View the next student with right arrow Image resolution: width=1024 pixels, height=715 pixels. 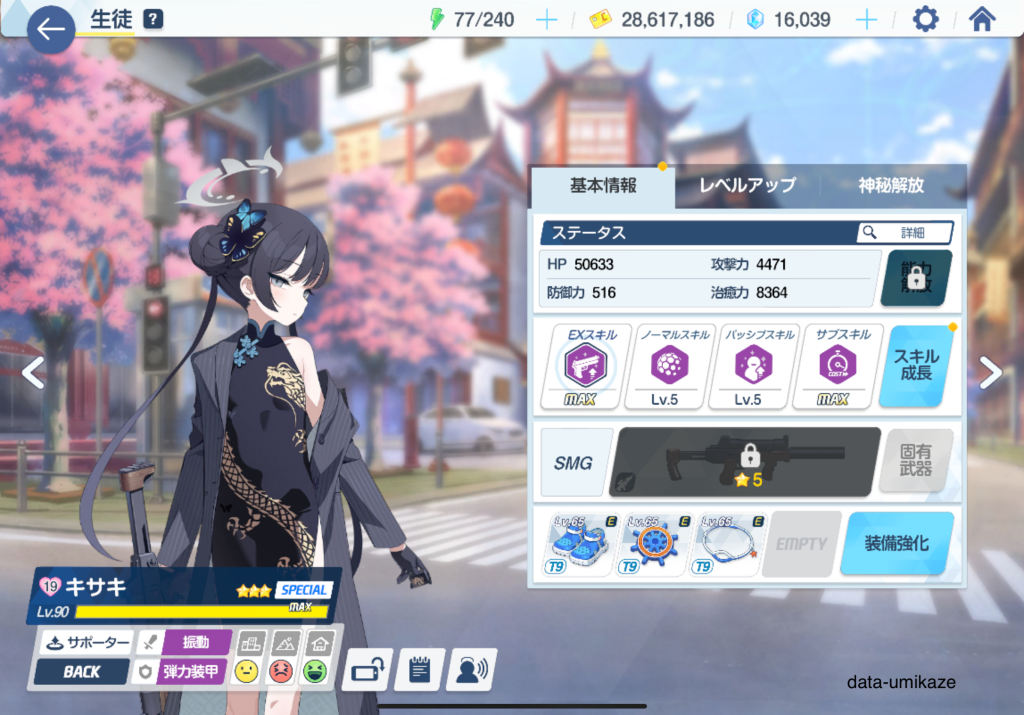tap(990, 373)
